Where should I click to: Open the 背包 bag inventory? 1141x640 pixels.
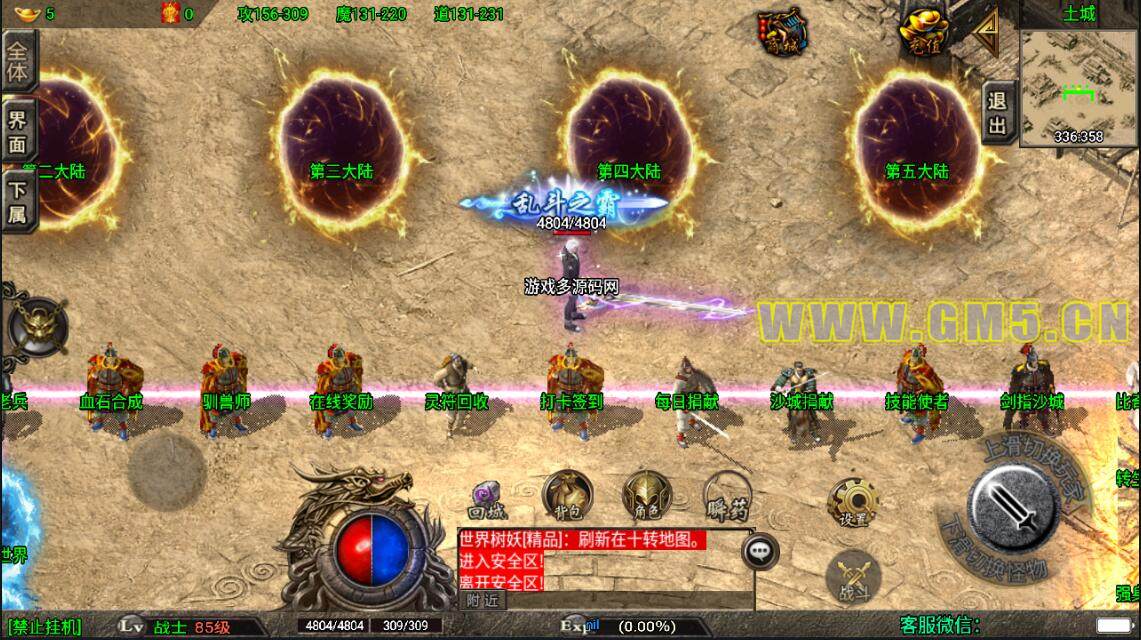[567, 494]
